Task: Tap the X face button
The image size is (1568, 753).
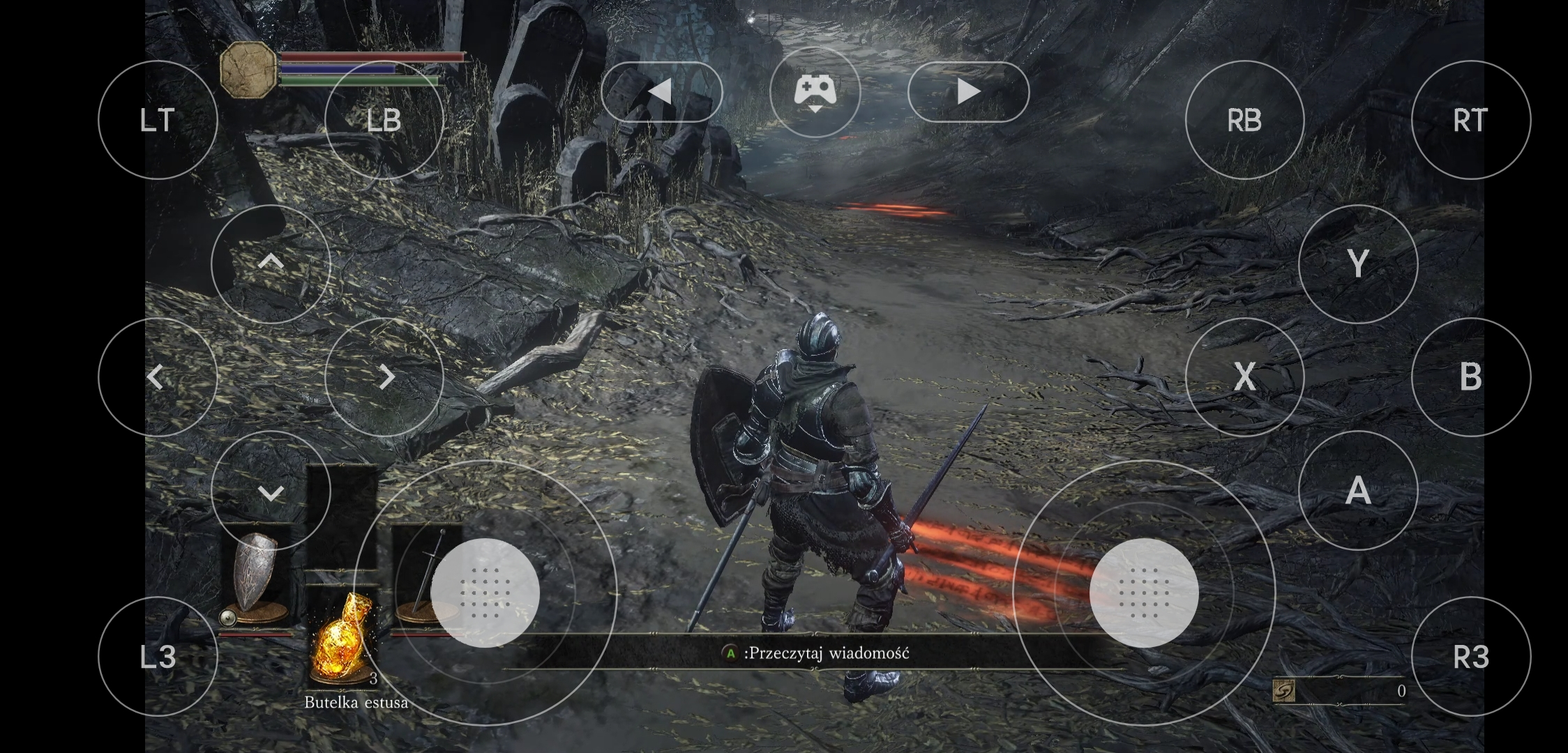Action: coord(1244,377)
